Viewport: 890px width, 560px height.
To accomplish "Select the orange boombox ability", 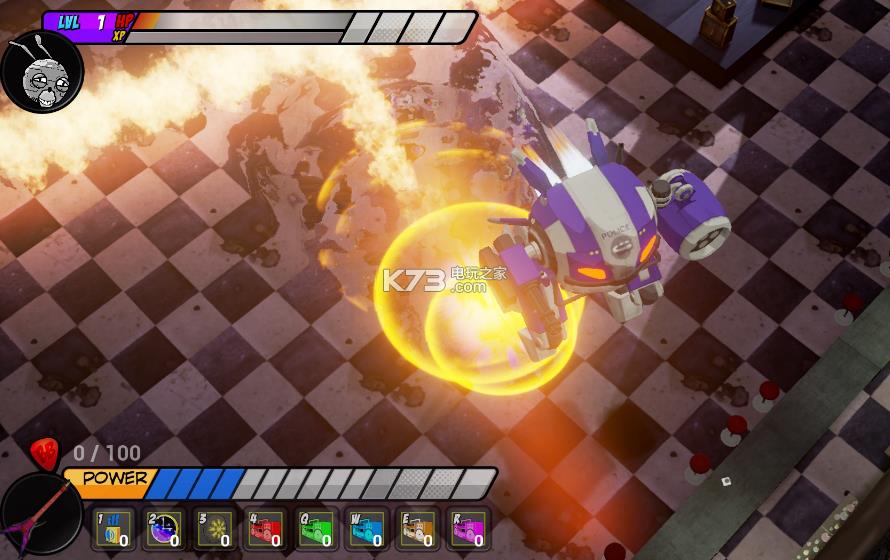I will (x=418, y=529).
